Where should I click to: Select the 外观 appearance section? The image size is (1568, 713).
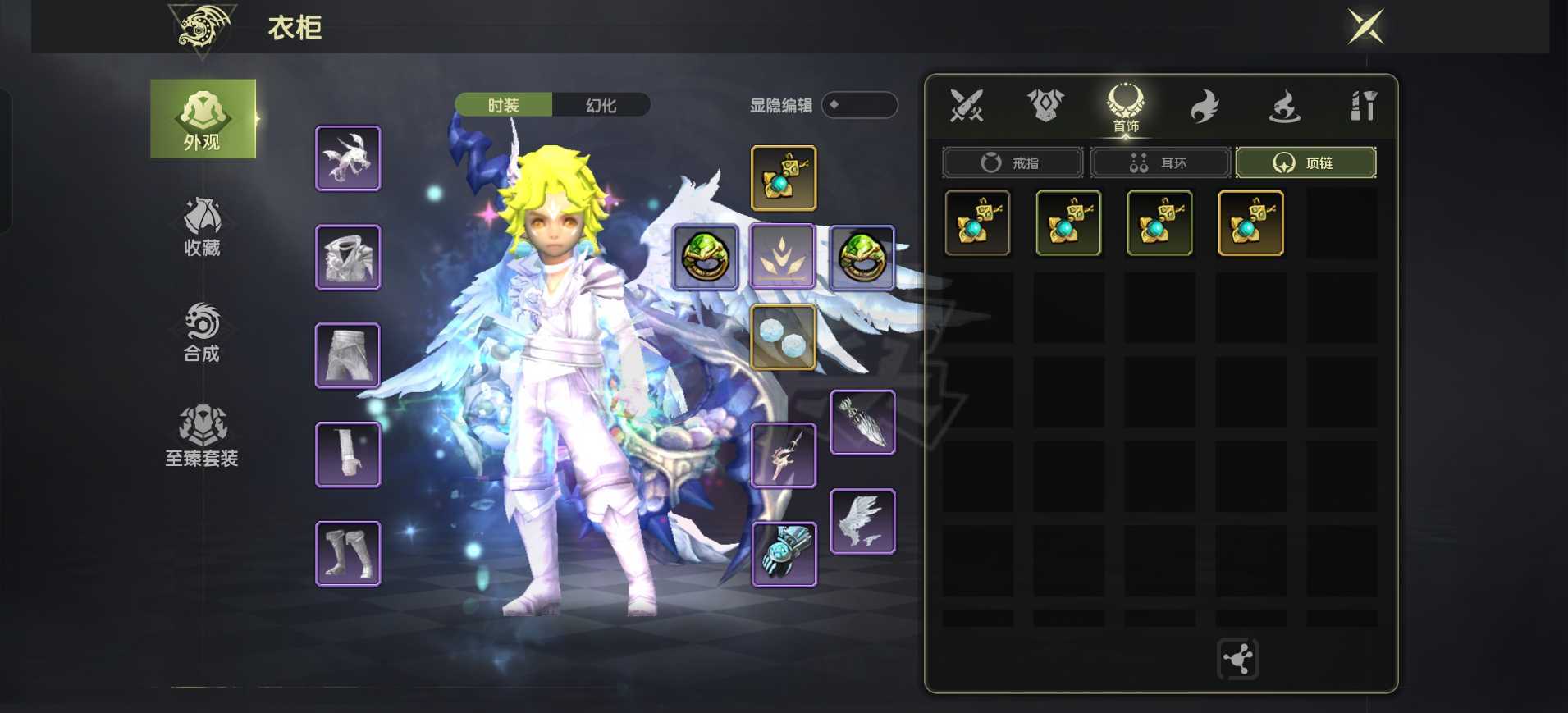click(203, 119)
